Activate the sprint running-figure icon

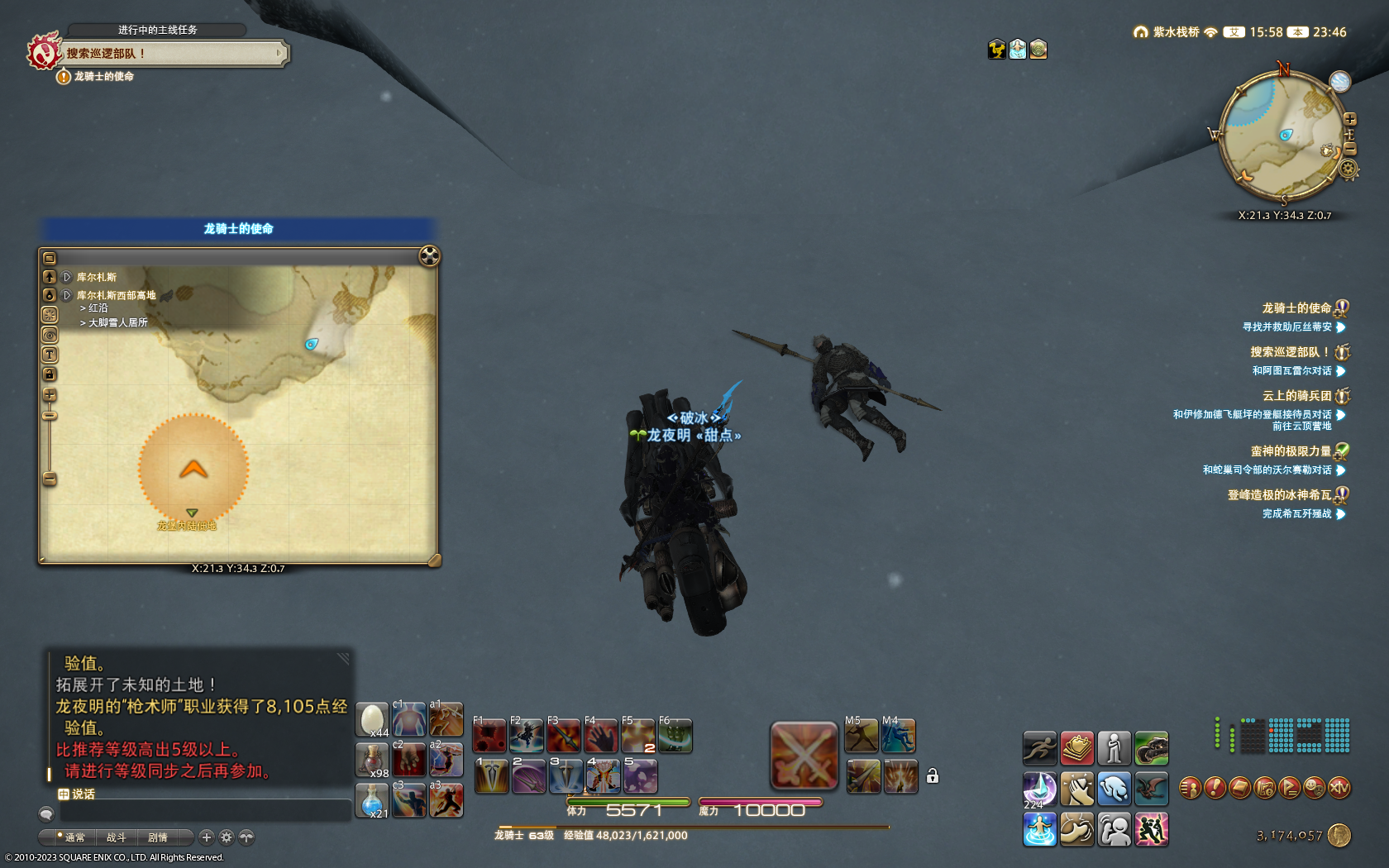tap(1039, 748)
